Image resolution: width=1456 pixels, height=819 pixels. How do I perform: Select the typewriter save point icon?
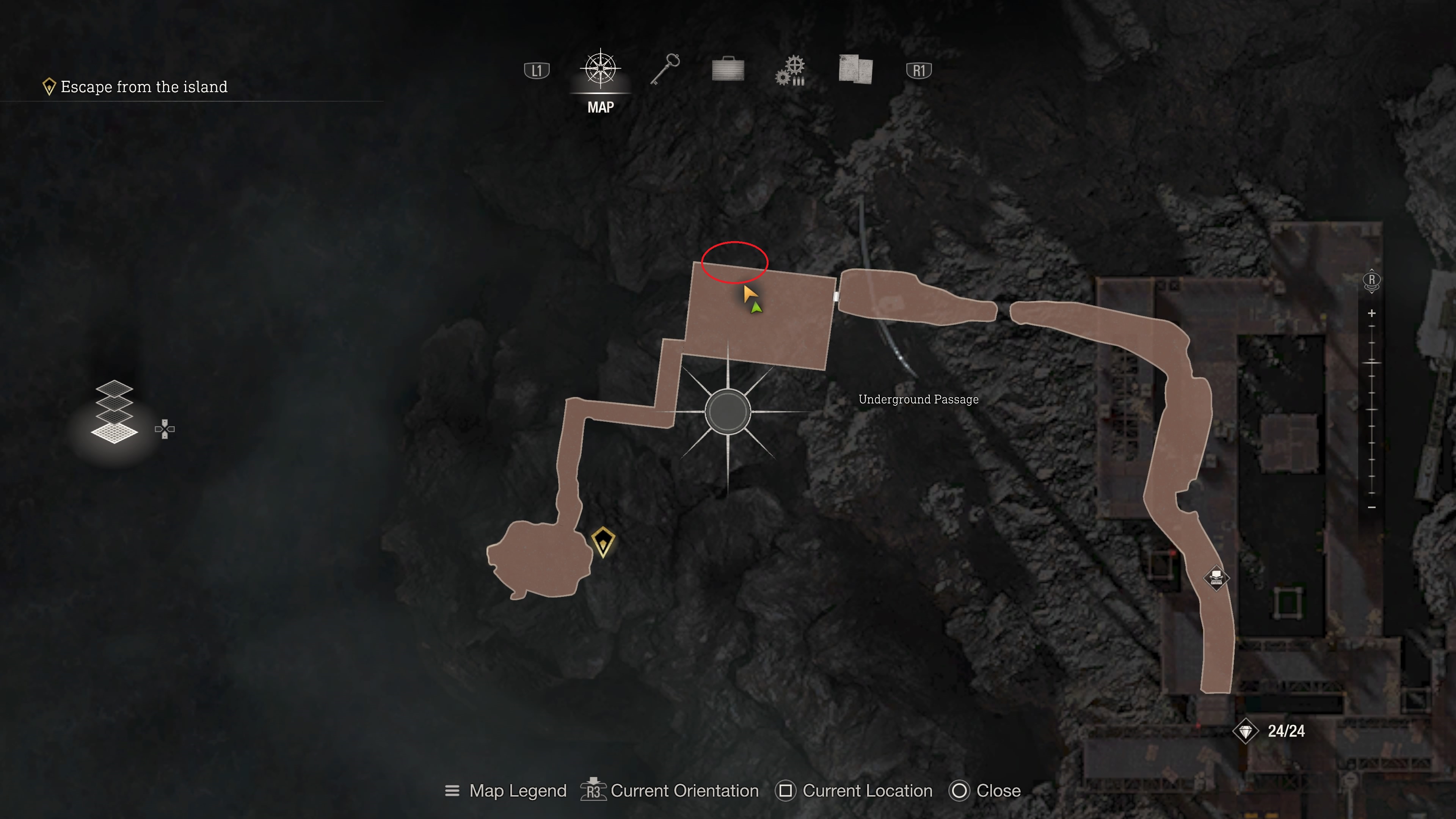coord(1216,577)
